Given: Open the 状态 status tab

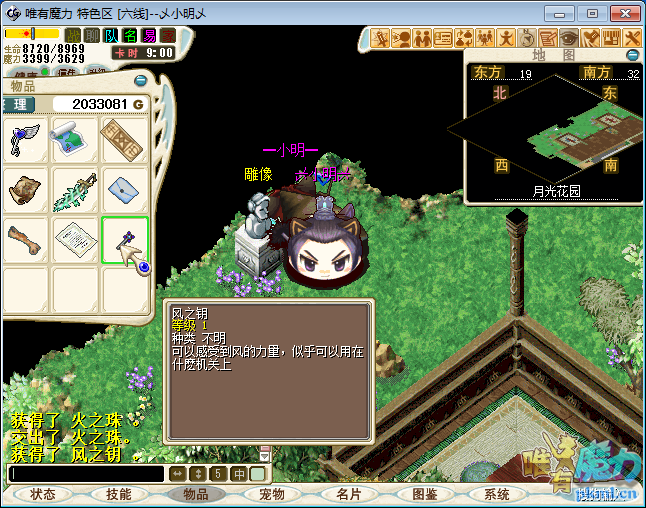Looking at the screenshot, I should [43, 494].
